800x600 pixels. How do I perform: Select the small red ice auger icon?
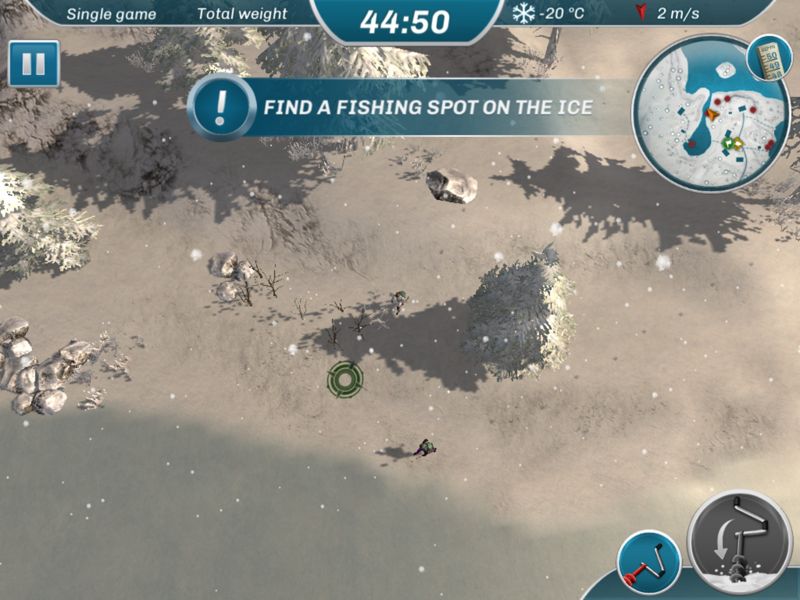(648, 562)
